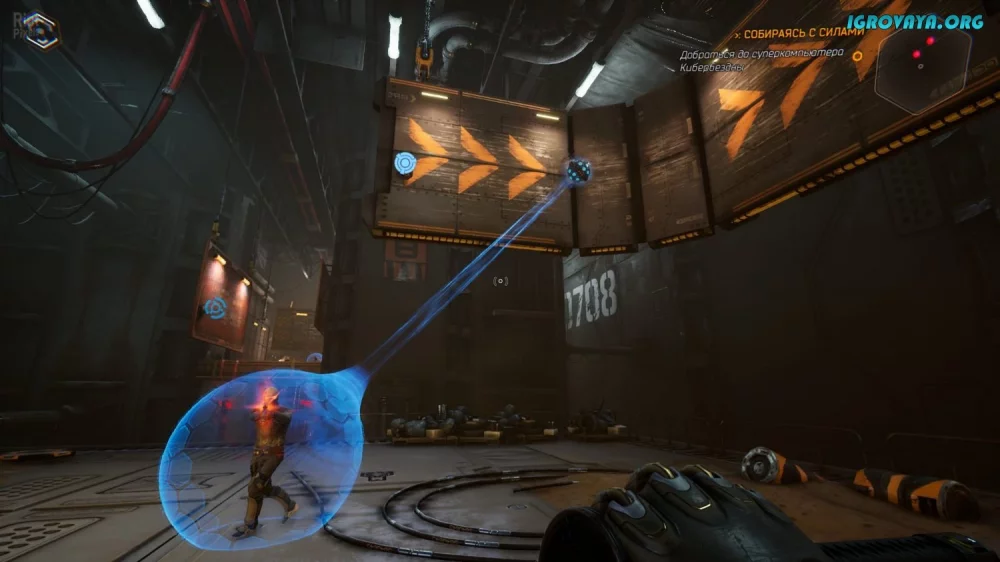Click the hexagon ability icon
This screenshot has height=562, width=1000.
click(41, 30)
